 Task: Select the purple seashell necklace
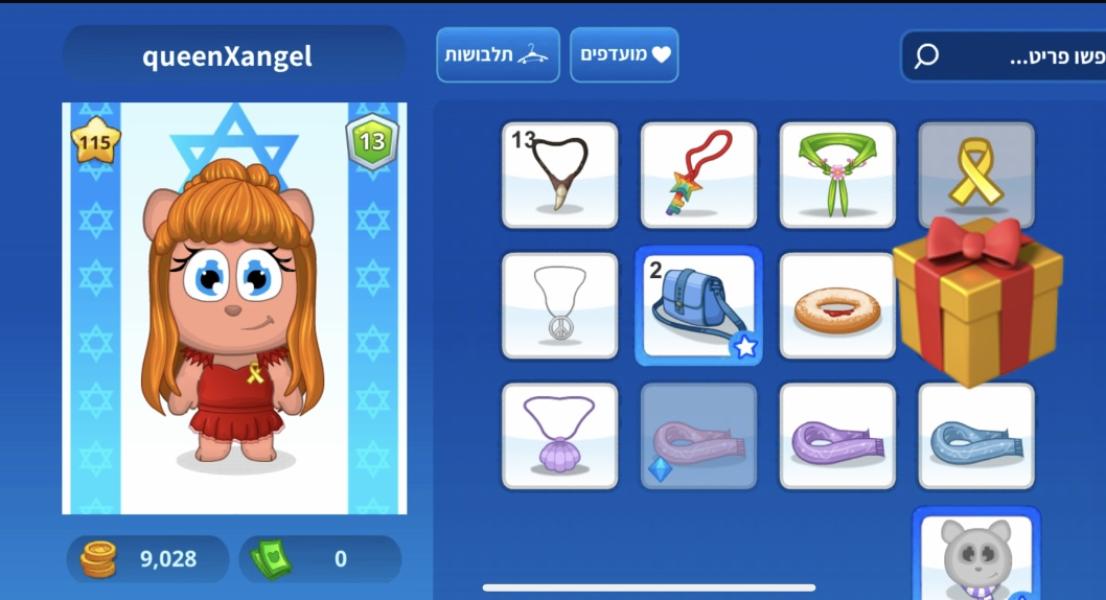[x=559, y=436]
